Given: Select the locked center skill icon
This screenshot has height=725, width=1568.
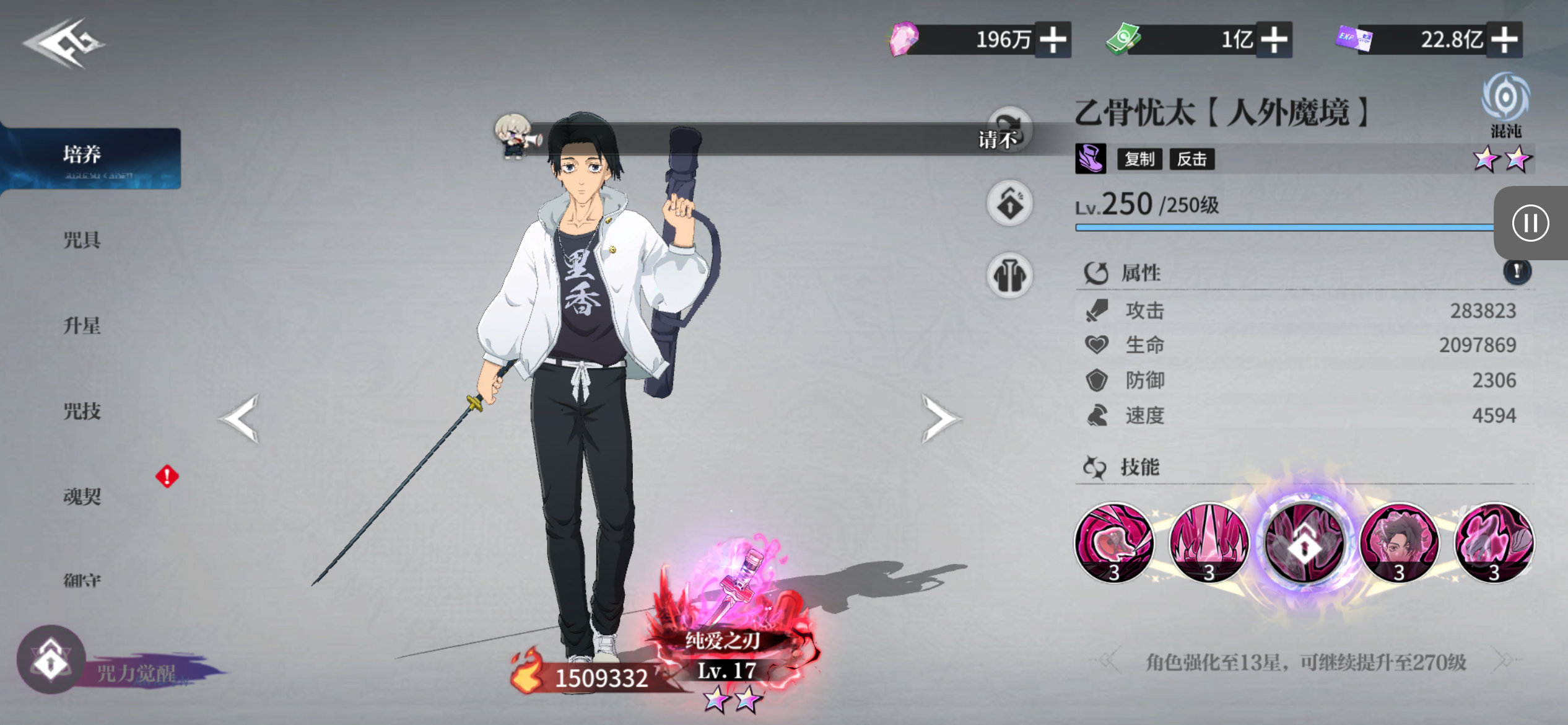Looking at the screenshot, I should pyautogui.click(x=1304, y=543).
